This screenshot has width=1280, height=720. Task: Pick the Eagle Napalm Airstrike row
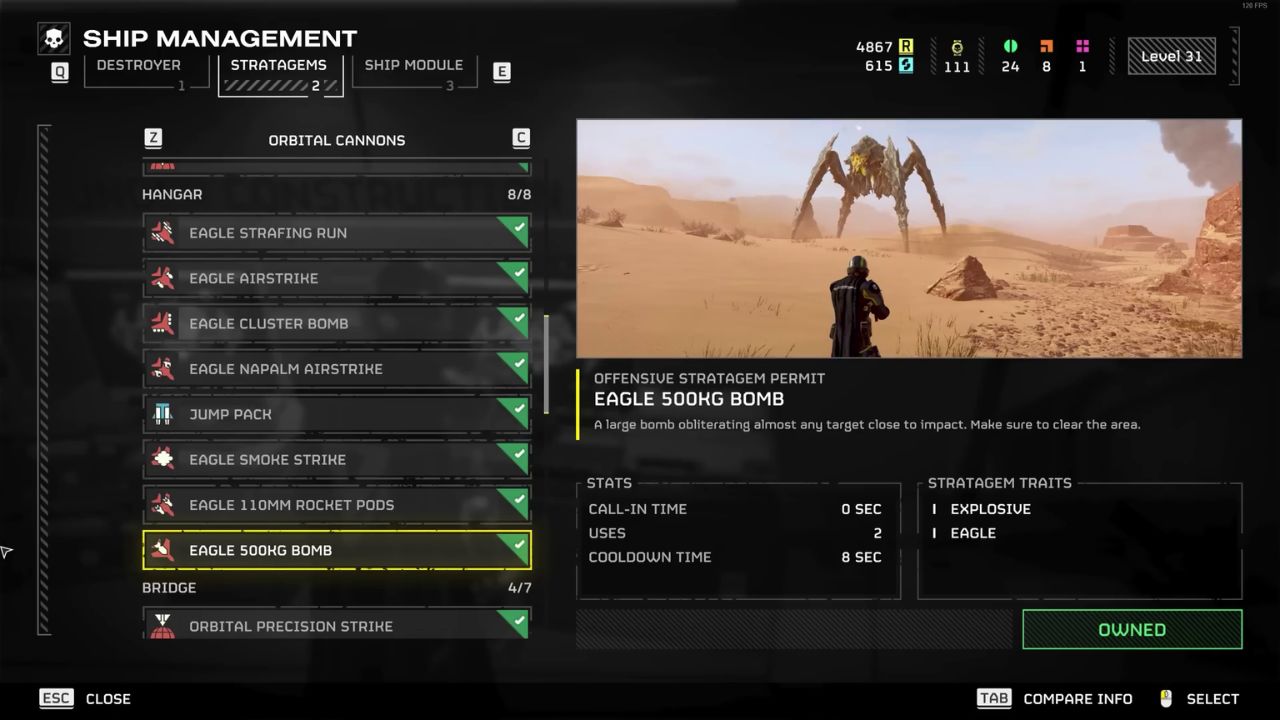click(336, 369)
